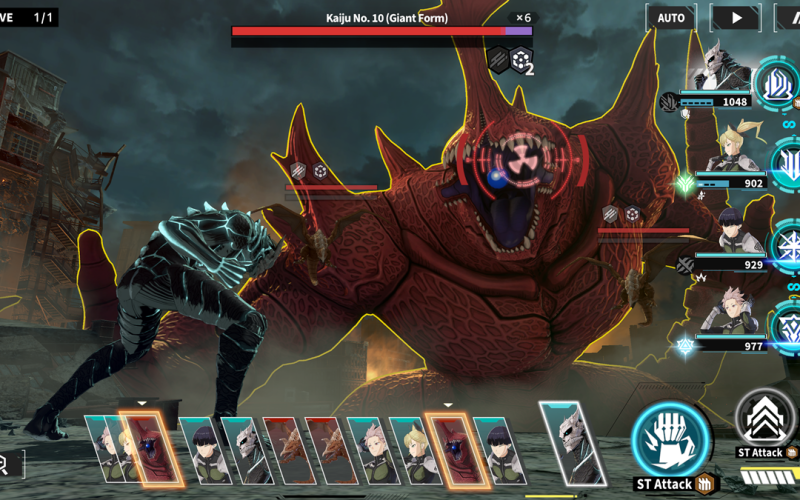
Task: Inspect the boss's hexagon status icon with 2
Action: (x=522, y=60)
